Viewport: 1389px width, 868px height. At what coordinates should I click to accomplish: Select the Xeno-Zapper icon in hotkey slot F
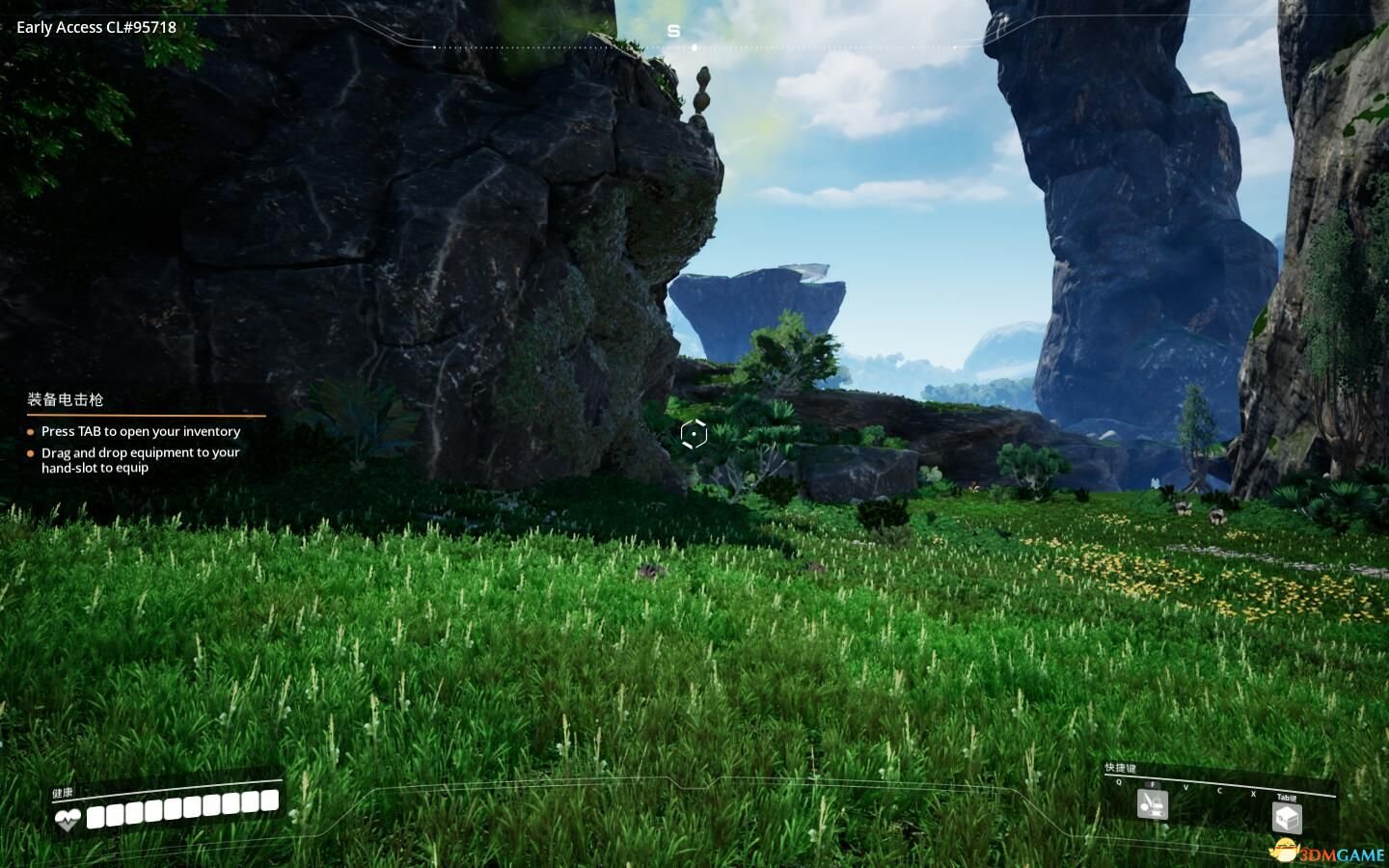point(1151,804)
